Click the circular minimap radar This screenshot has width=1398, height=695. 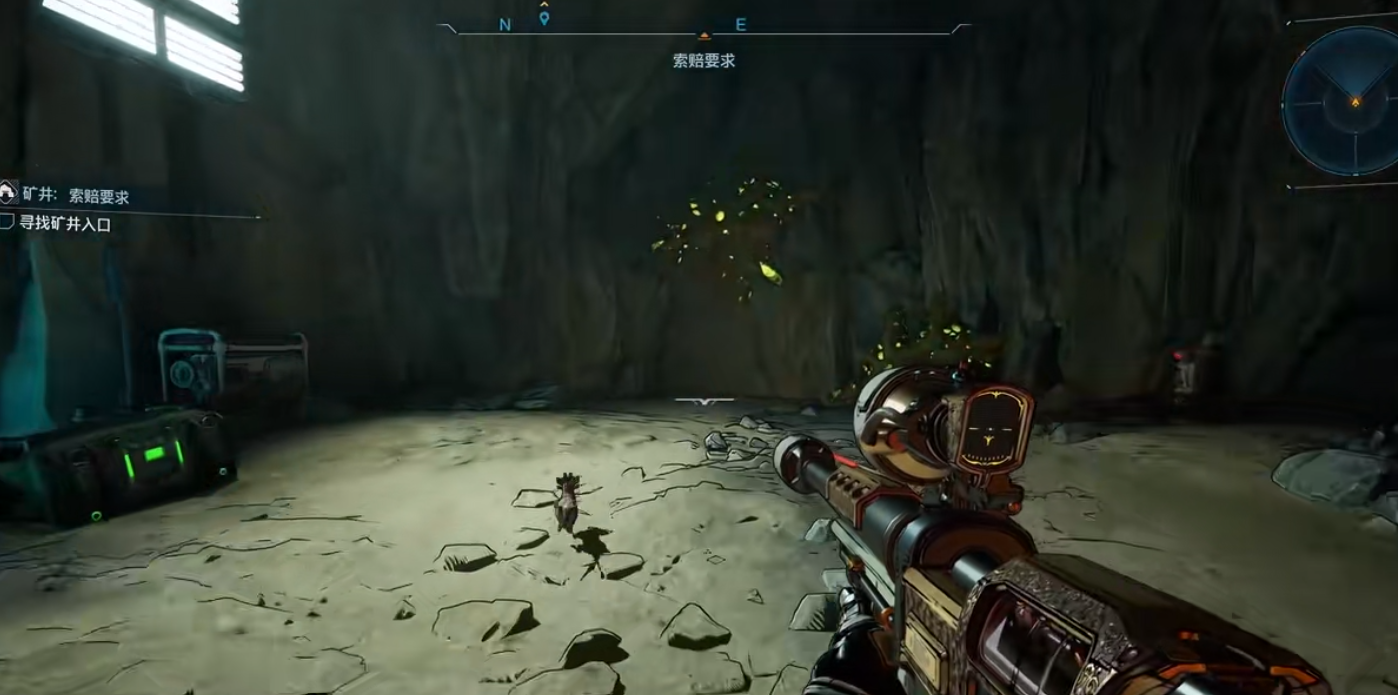coord(1343,100)
